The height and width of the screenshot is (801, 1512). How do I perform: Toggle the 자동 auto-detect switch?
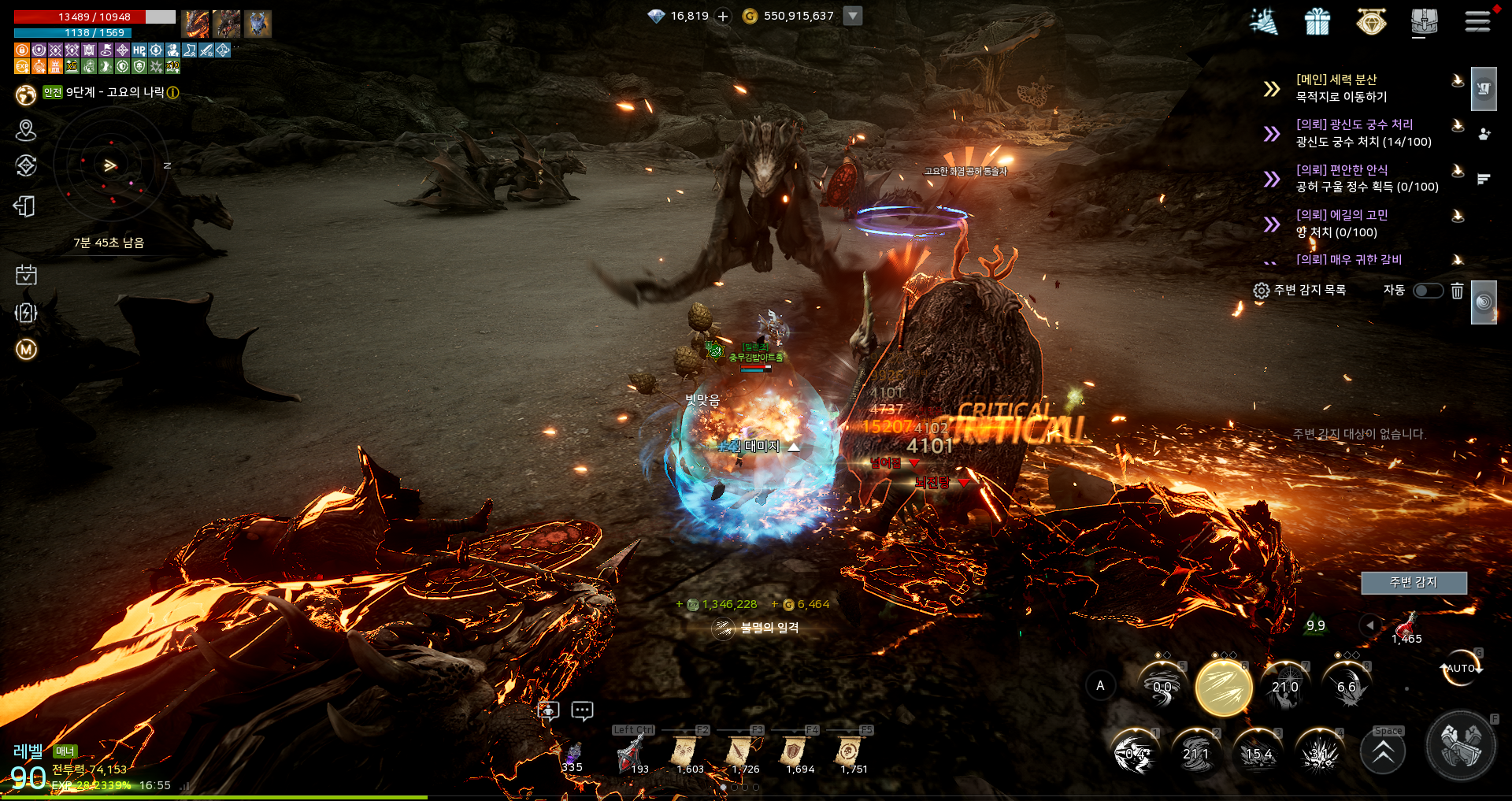pyautogui.click(x=1428, y=291)
